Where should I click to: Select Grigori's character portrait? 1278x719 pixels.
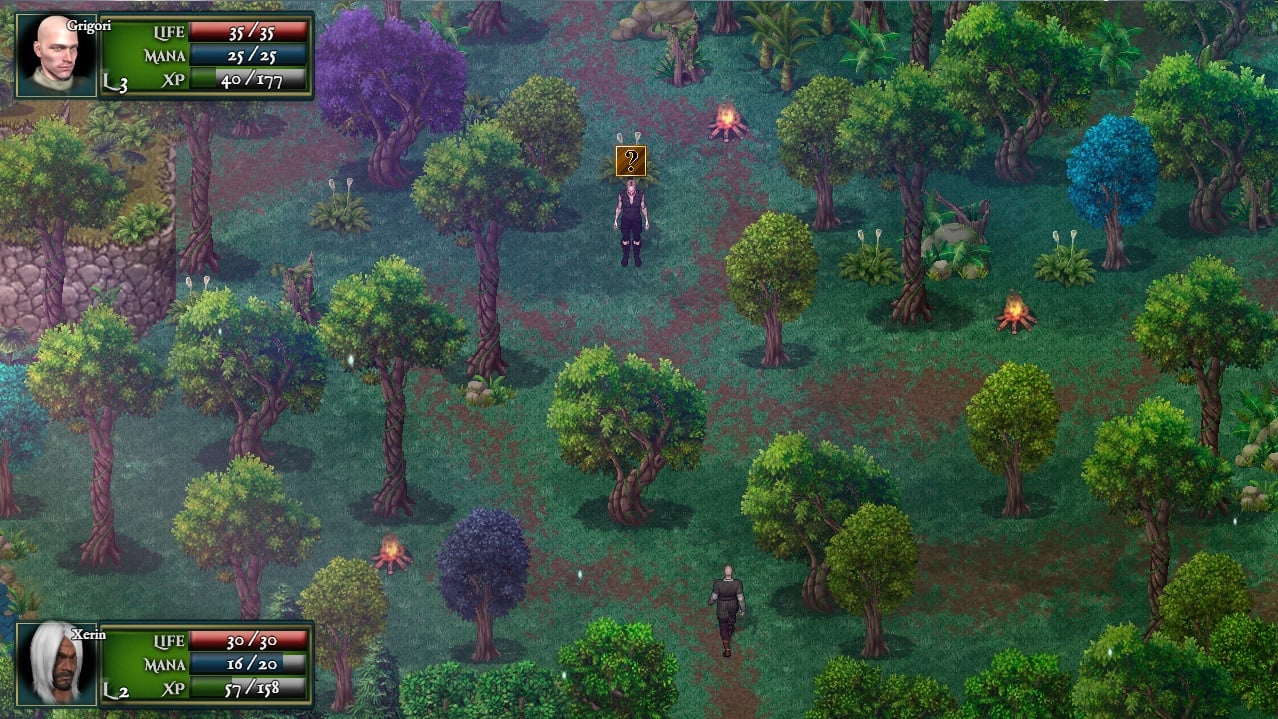point(56,55)
